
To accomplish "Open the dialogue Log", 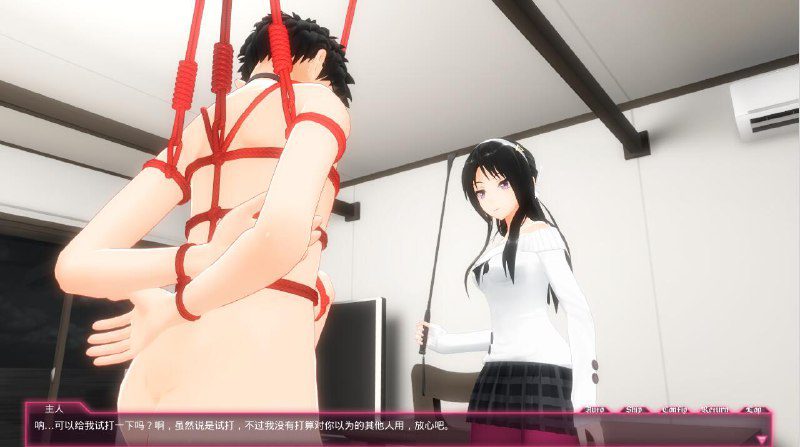I will point(755,410).
